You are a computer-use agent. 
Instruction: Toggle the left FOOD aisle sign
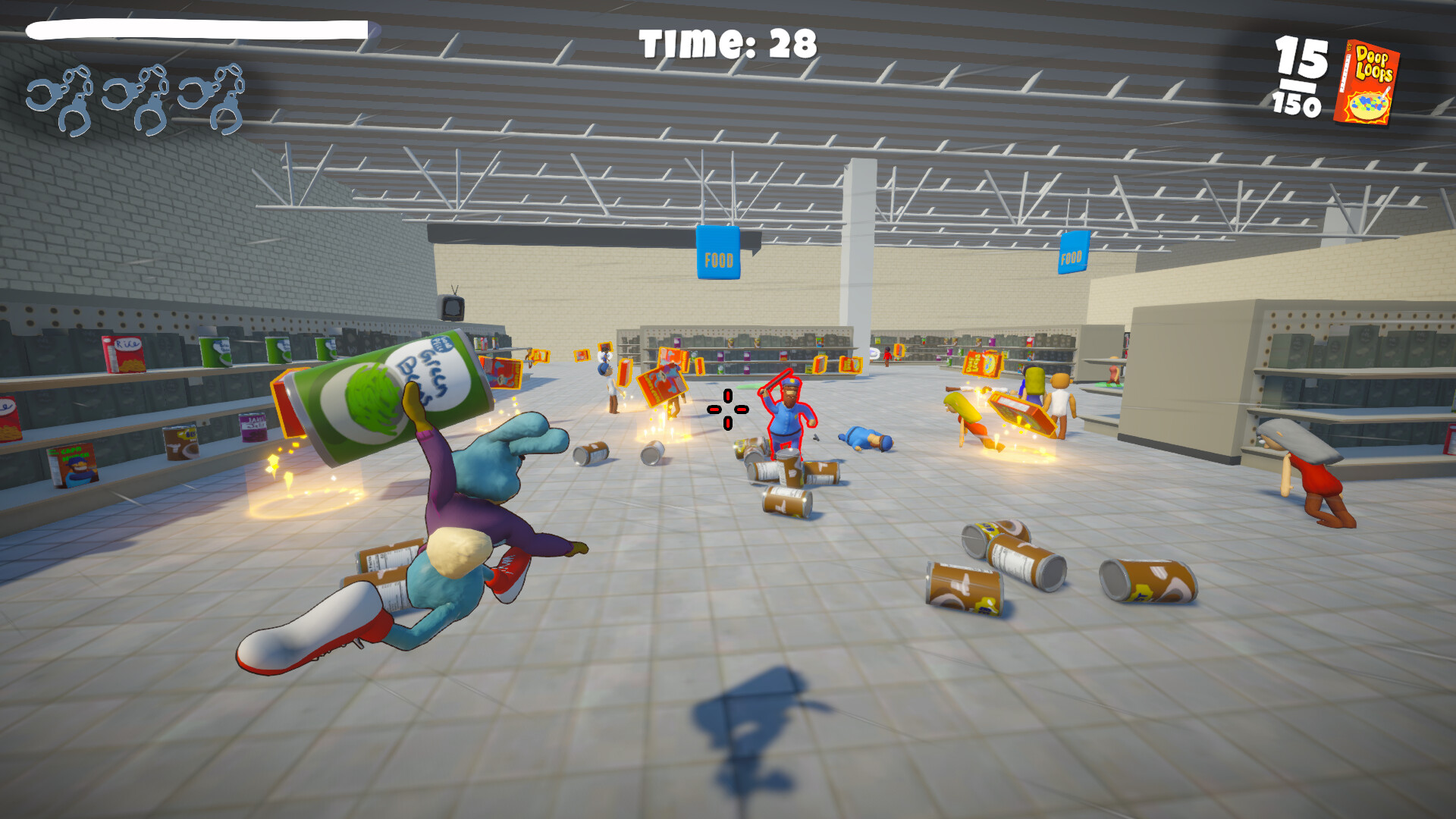[719, 254]
